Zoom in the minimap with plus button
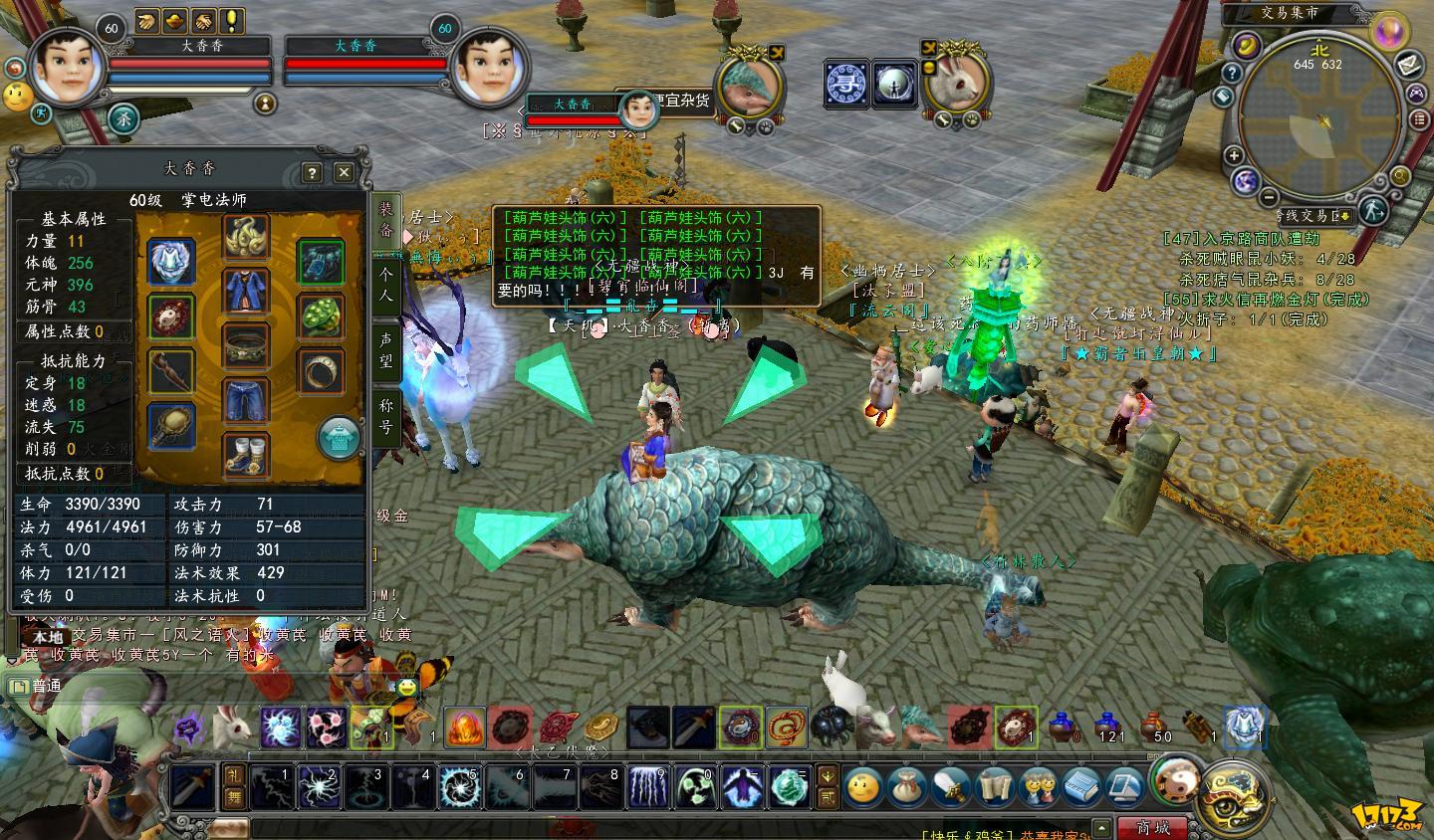The width and height of the screenshot is (1434, 840). pyautogui.click(x=1233, y=155)
